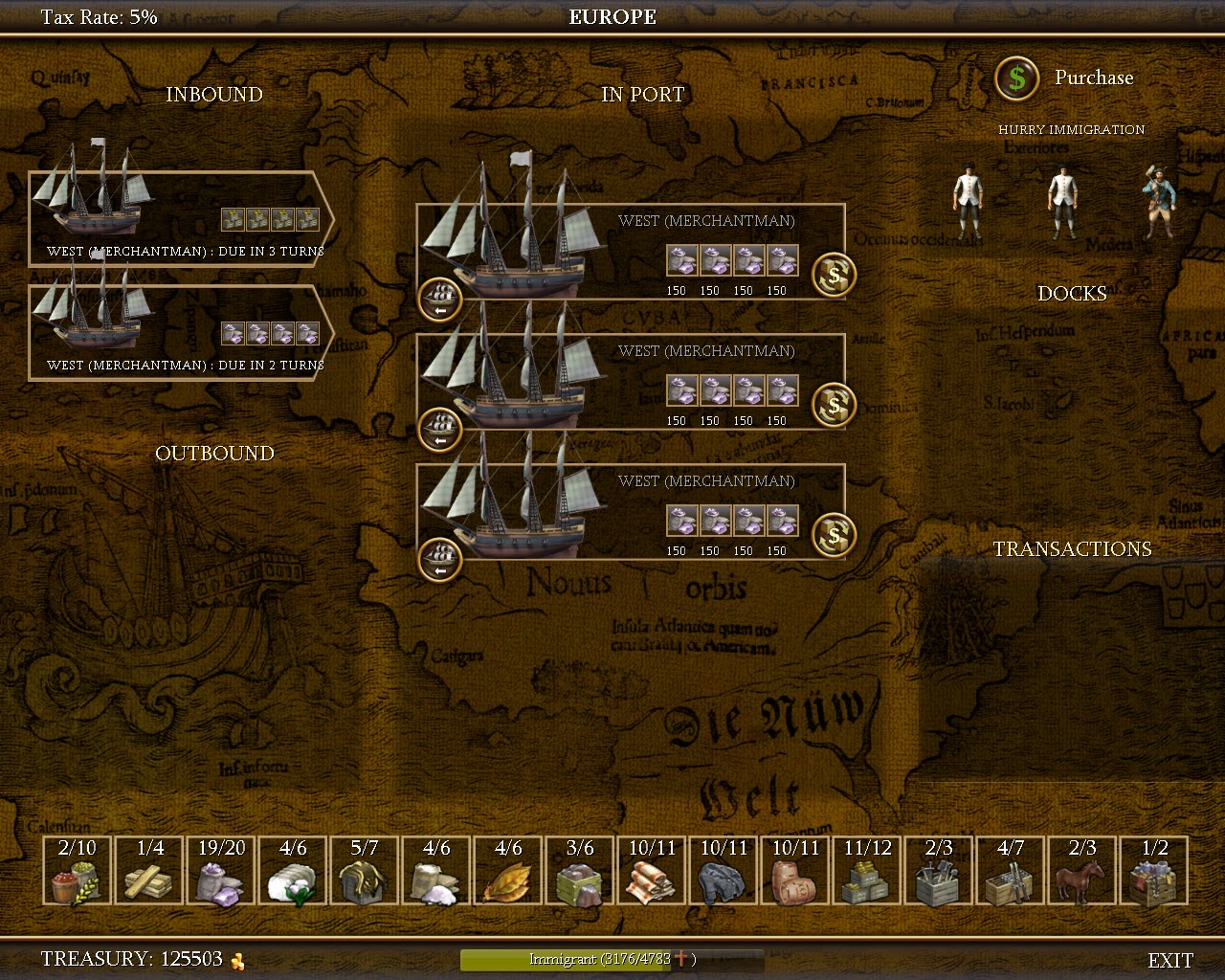Select the muskets goods icon showing 4/7
Image resolution: width=1225 pixels, height=980 pixels.
[1011, 871]
